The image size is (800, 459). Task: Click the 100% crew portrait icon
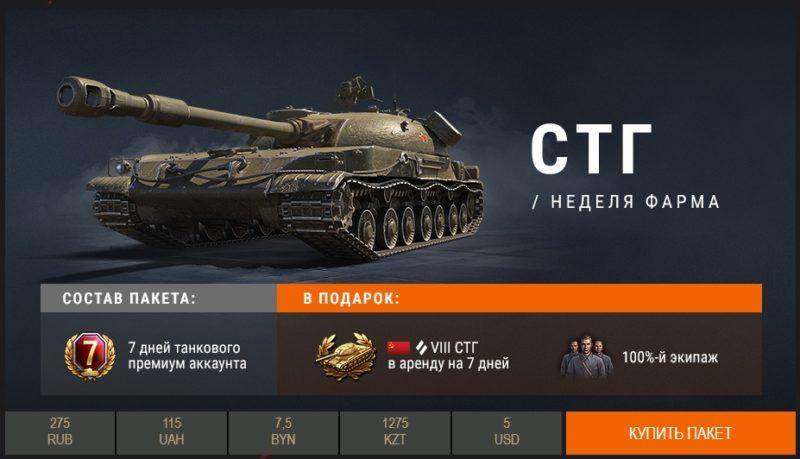pyautogui.click(x=586, y=354)
